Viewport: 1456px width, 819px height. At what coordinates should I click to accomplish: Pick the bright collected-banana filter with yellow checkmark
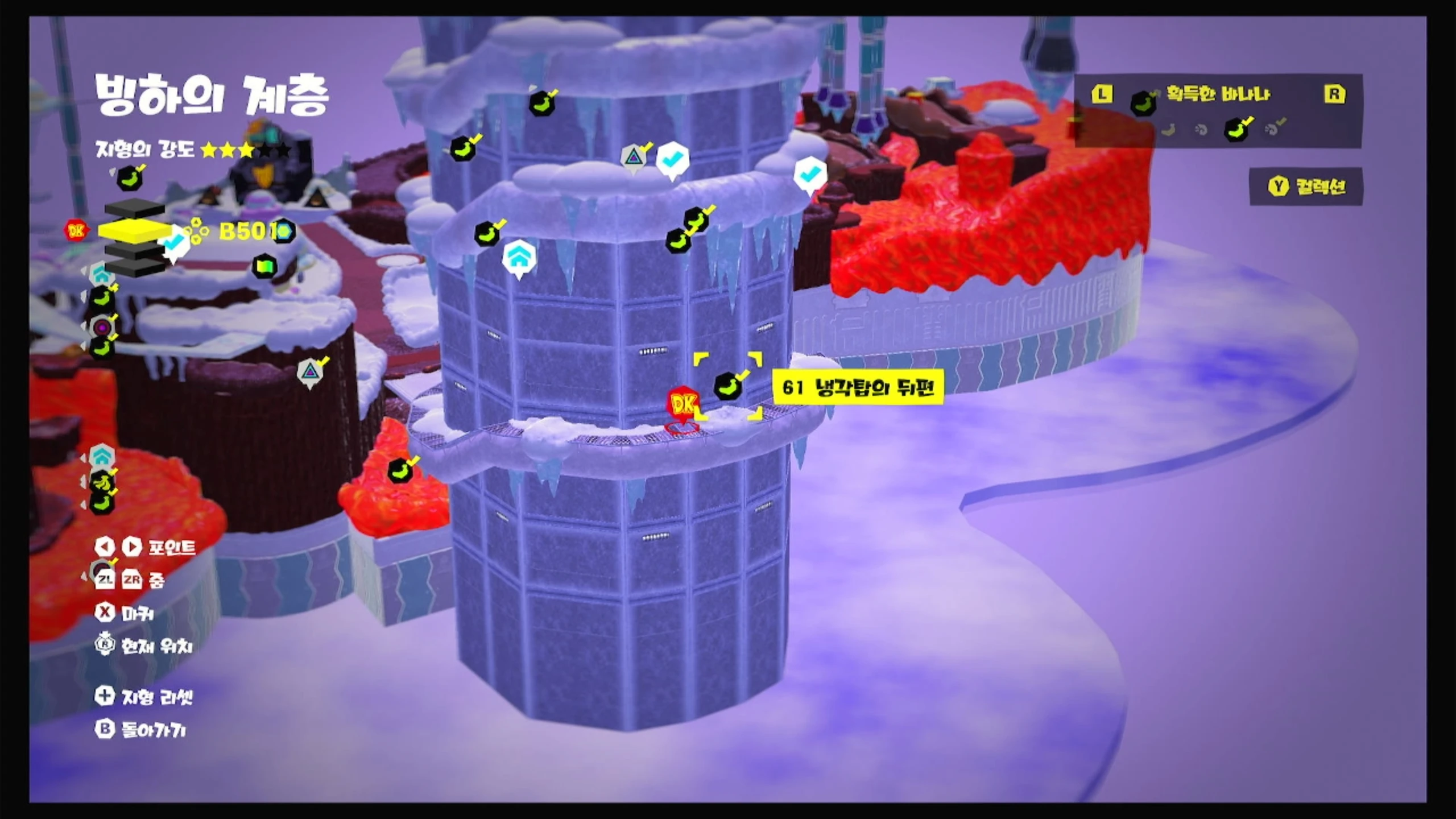pyautogui.click(x=1237, y=129)
